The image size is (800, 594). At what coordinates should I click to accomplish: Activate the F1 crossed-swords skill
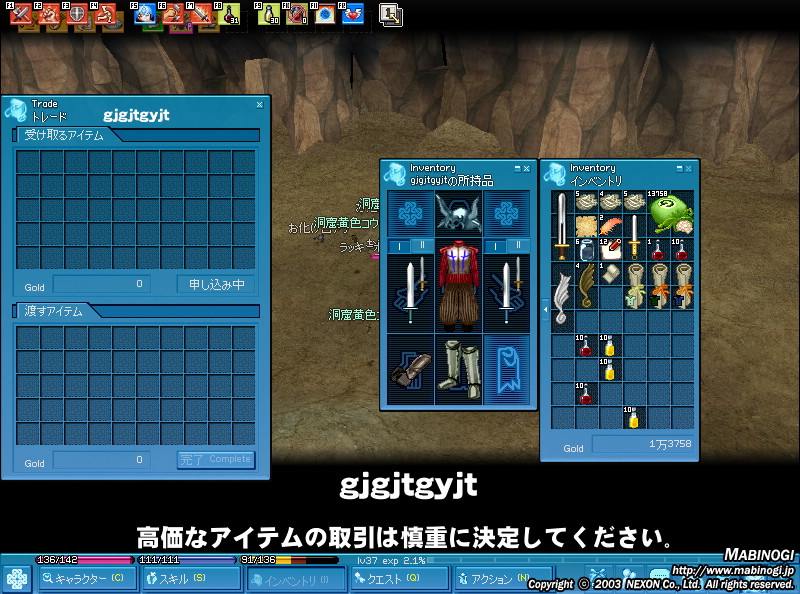[x=22, y=15]
